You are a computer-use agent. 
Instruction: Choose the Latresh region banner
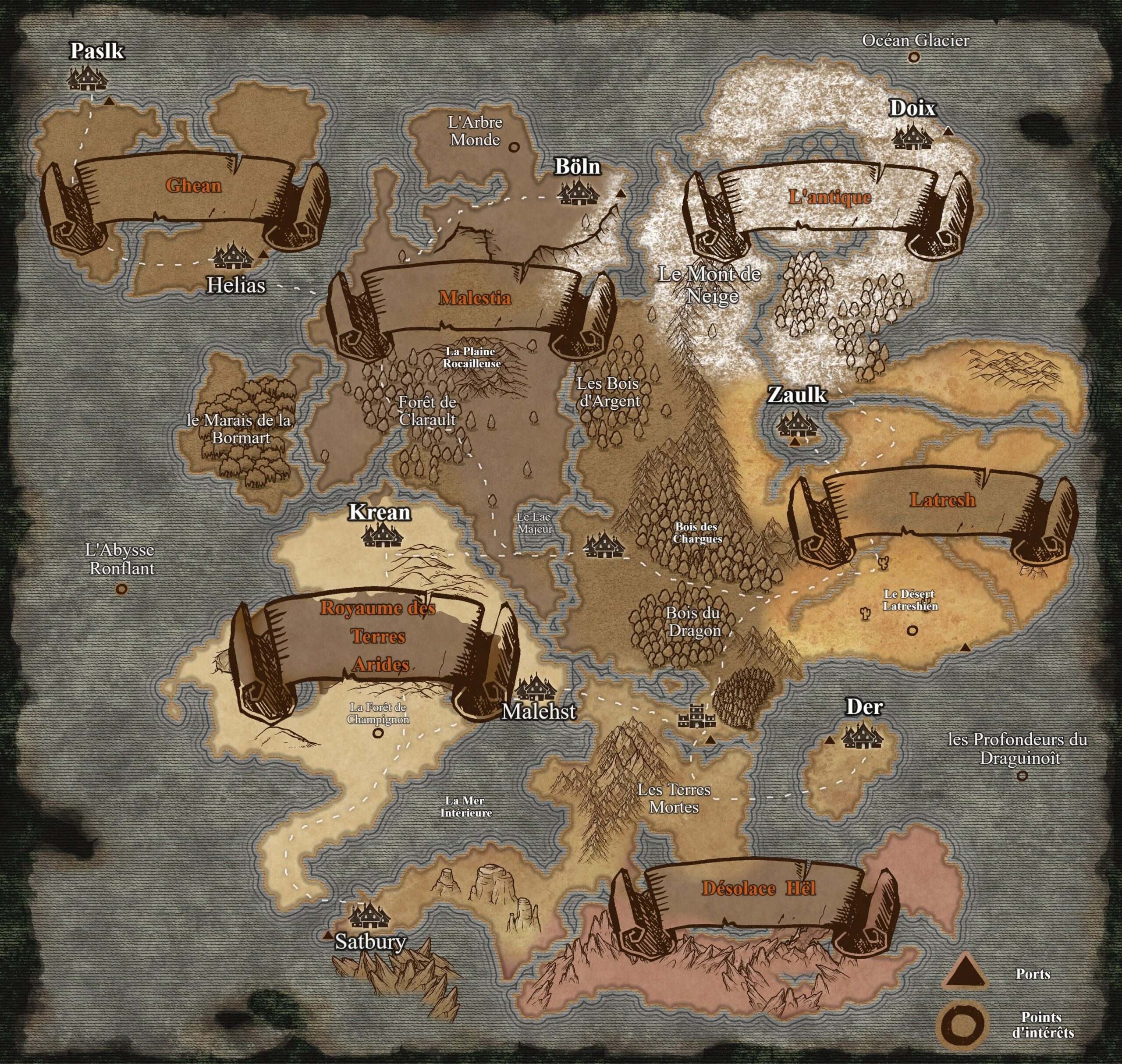coord(942,500)
